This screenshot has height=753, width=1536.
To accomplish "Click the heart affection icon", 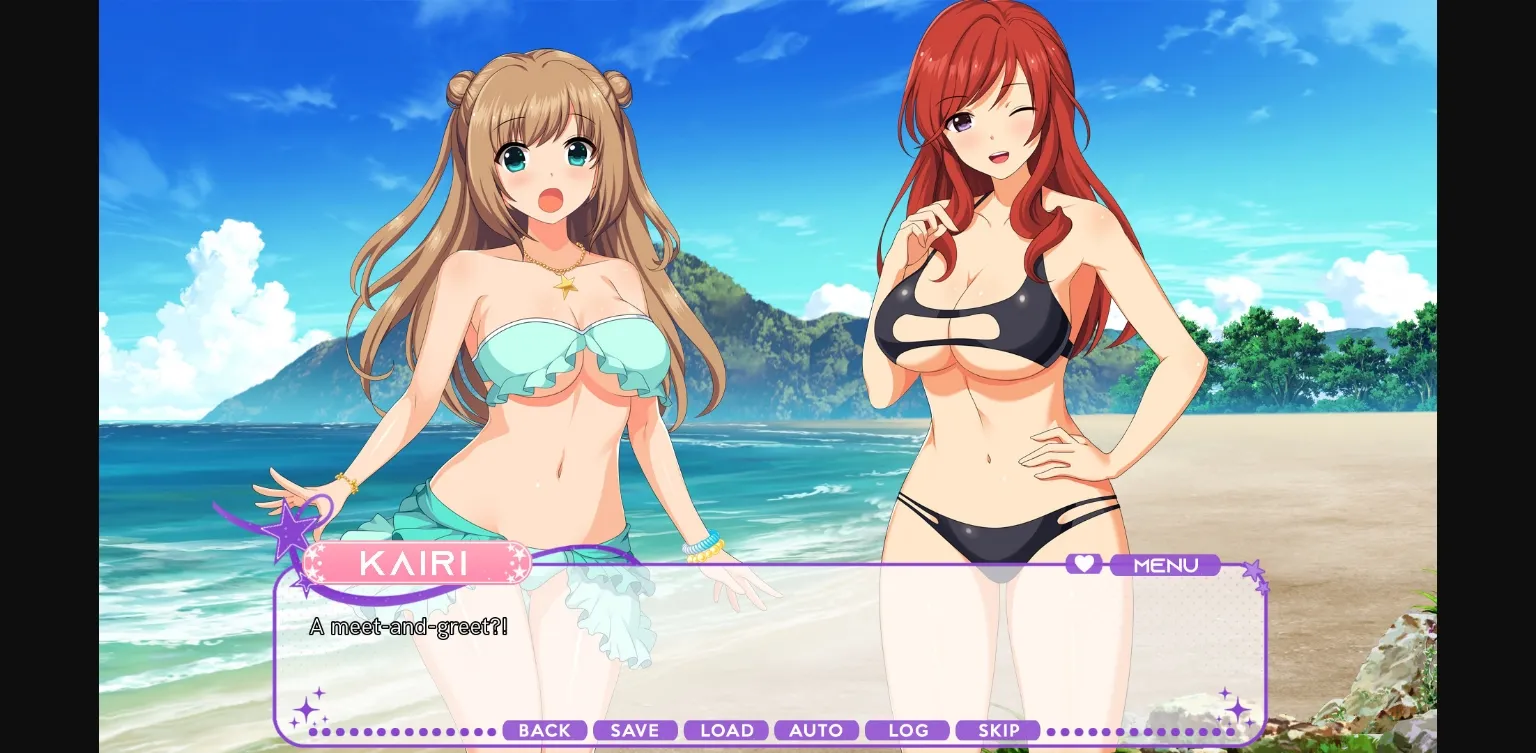I will (x=1084, y=564).
